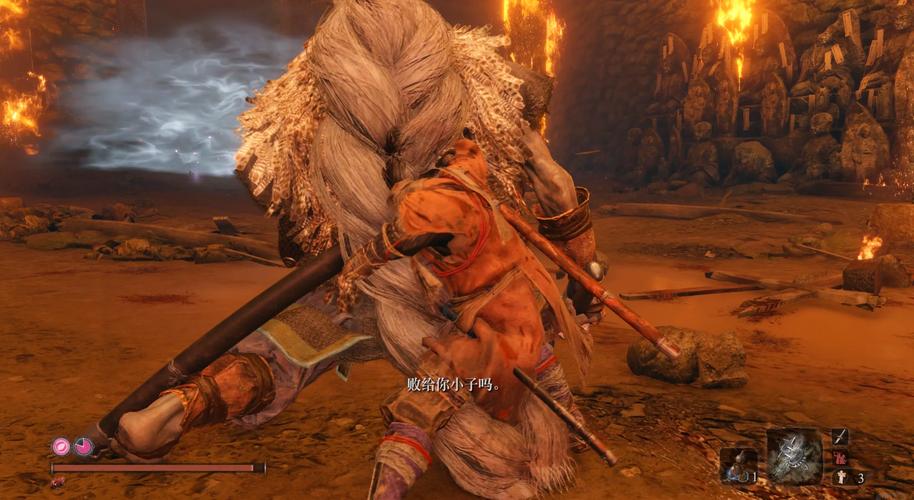Viewport: 914px width, 500px height.
Task: Click the red icon below the sword
Action: pyautogui.click(x=839, y=457)
